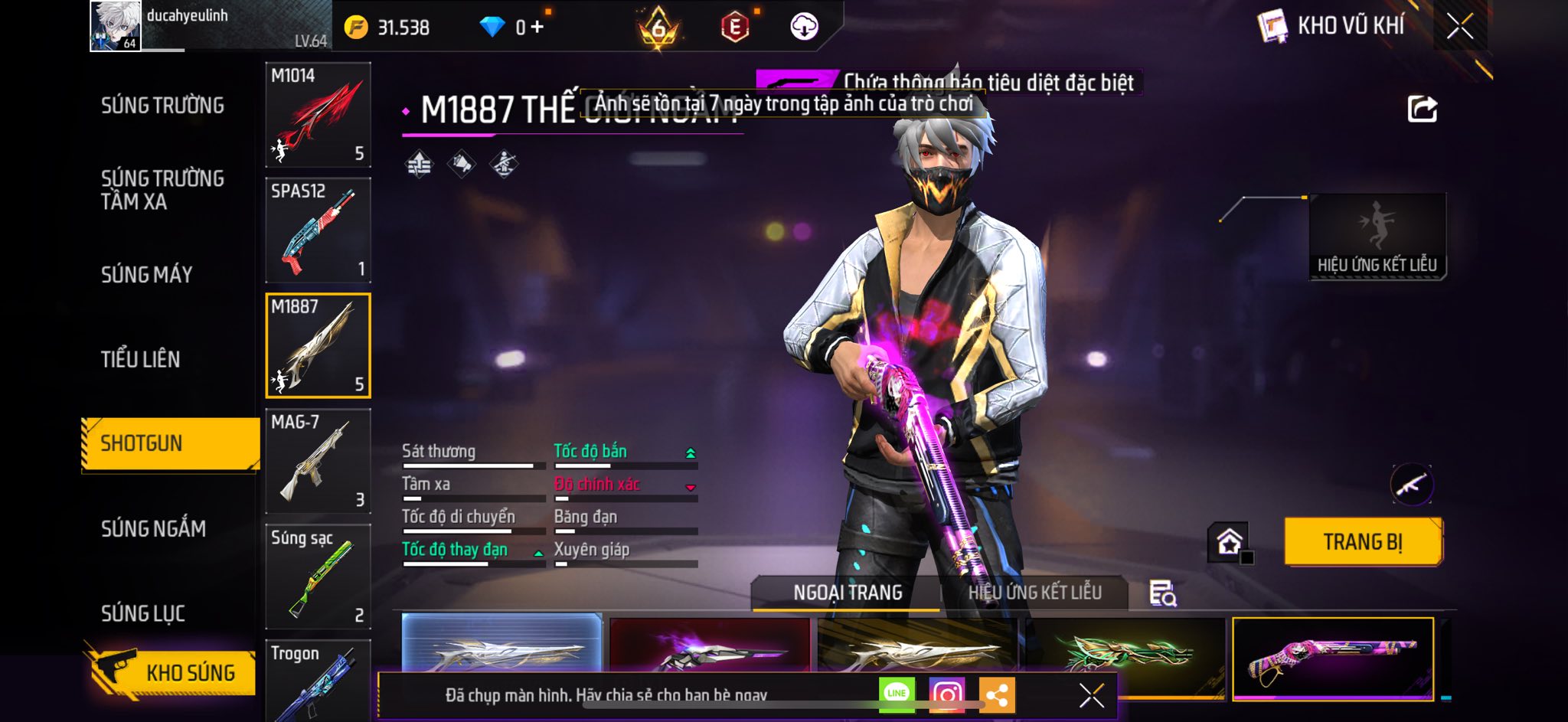This screenshot has height=722, width=1568.
Task: Share screenshot via Instagram
Action: [x=946, y=694]
